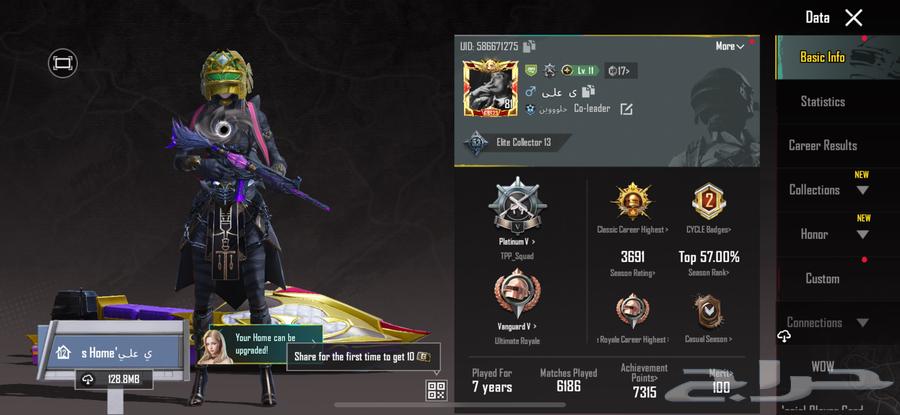The image size is (900, 415).
Task: Open the Career Results tab
Action: 822,145
